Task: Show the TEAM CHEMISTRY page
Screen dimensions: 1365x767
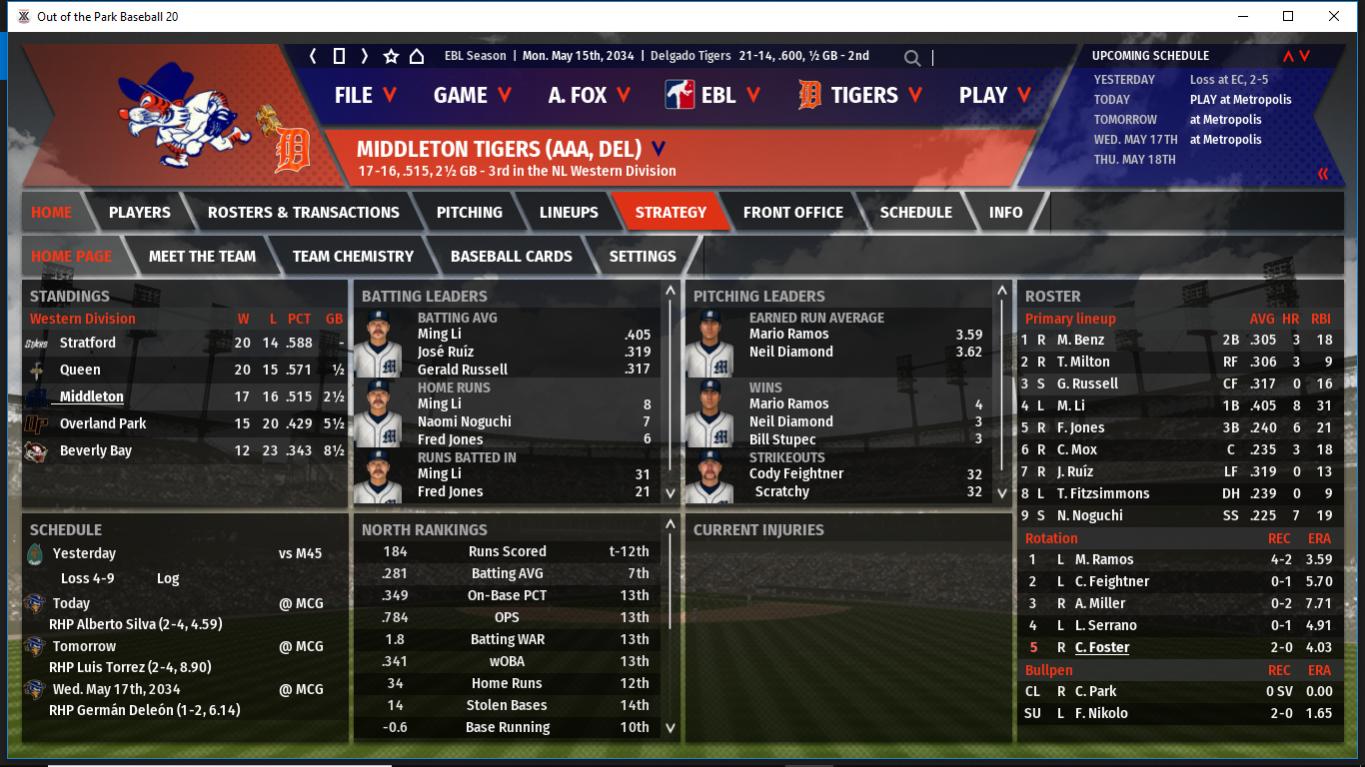Action: click(352, 256)
